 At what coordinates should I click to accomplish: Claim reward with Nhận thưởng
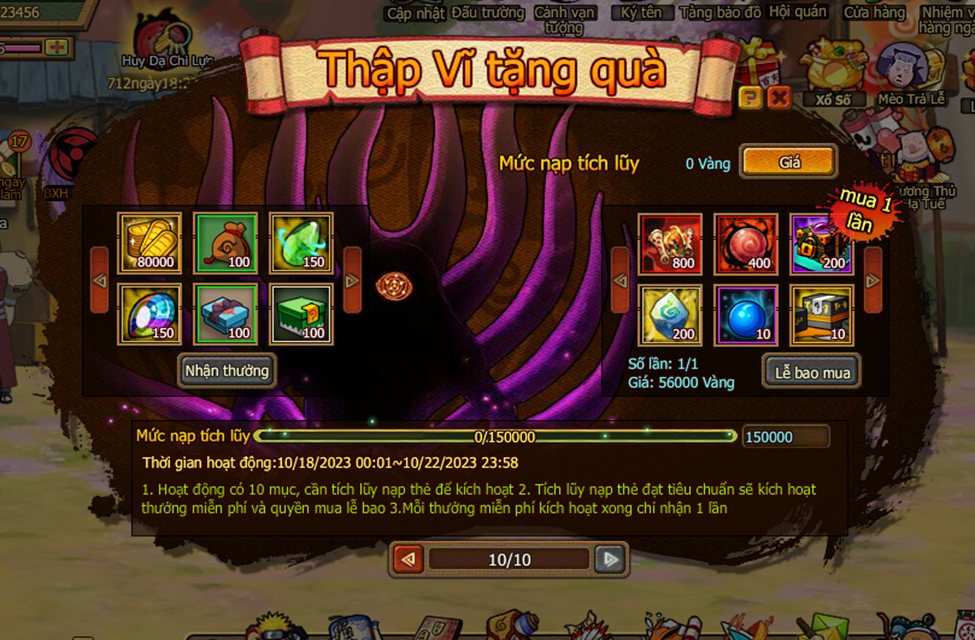227,370
